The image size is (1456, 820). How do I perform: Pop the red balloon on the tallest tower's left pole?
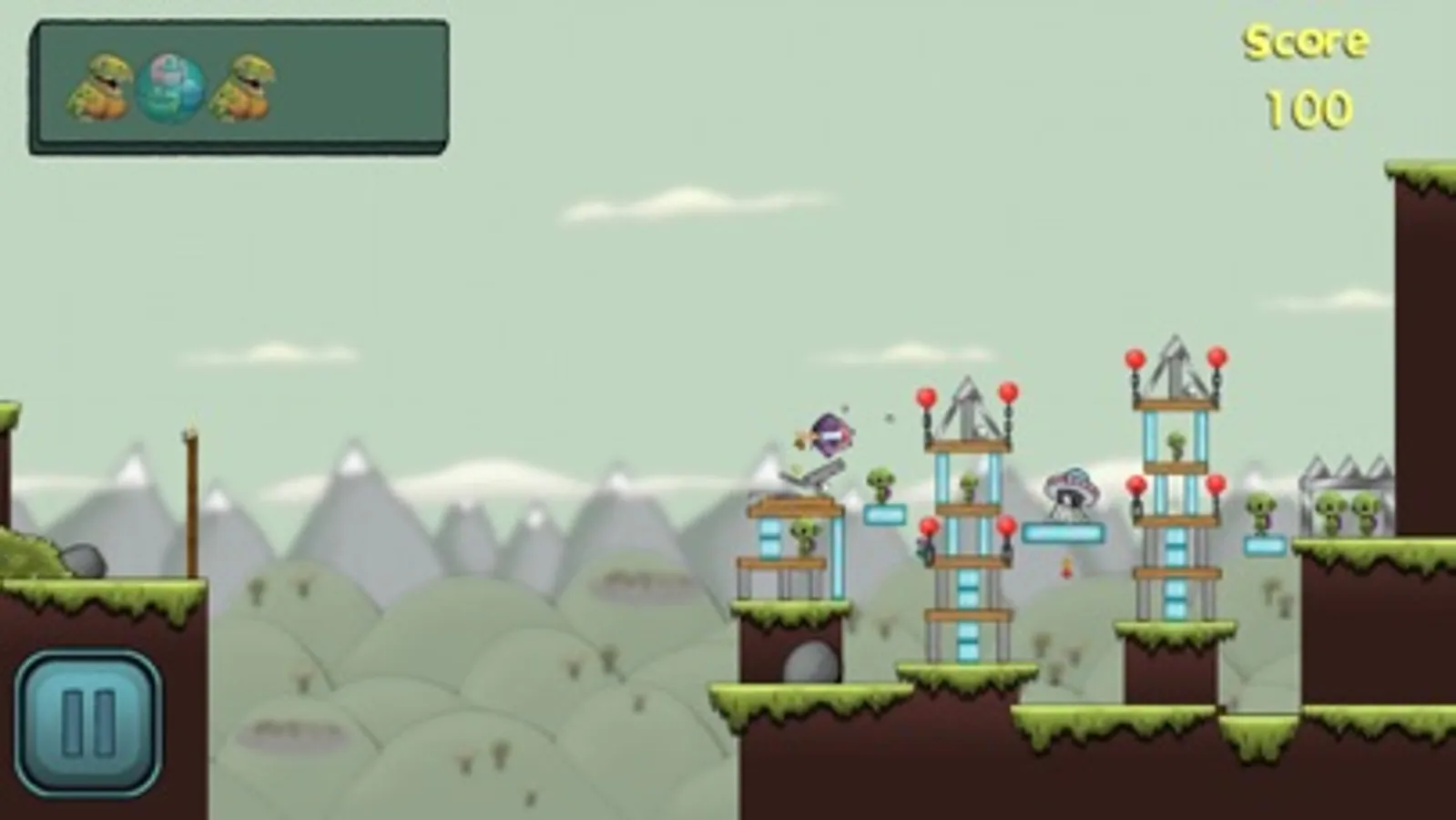[x=1135, y=358]
